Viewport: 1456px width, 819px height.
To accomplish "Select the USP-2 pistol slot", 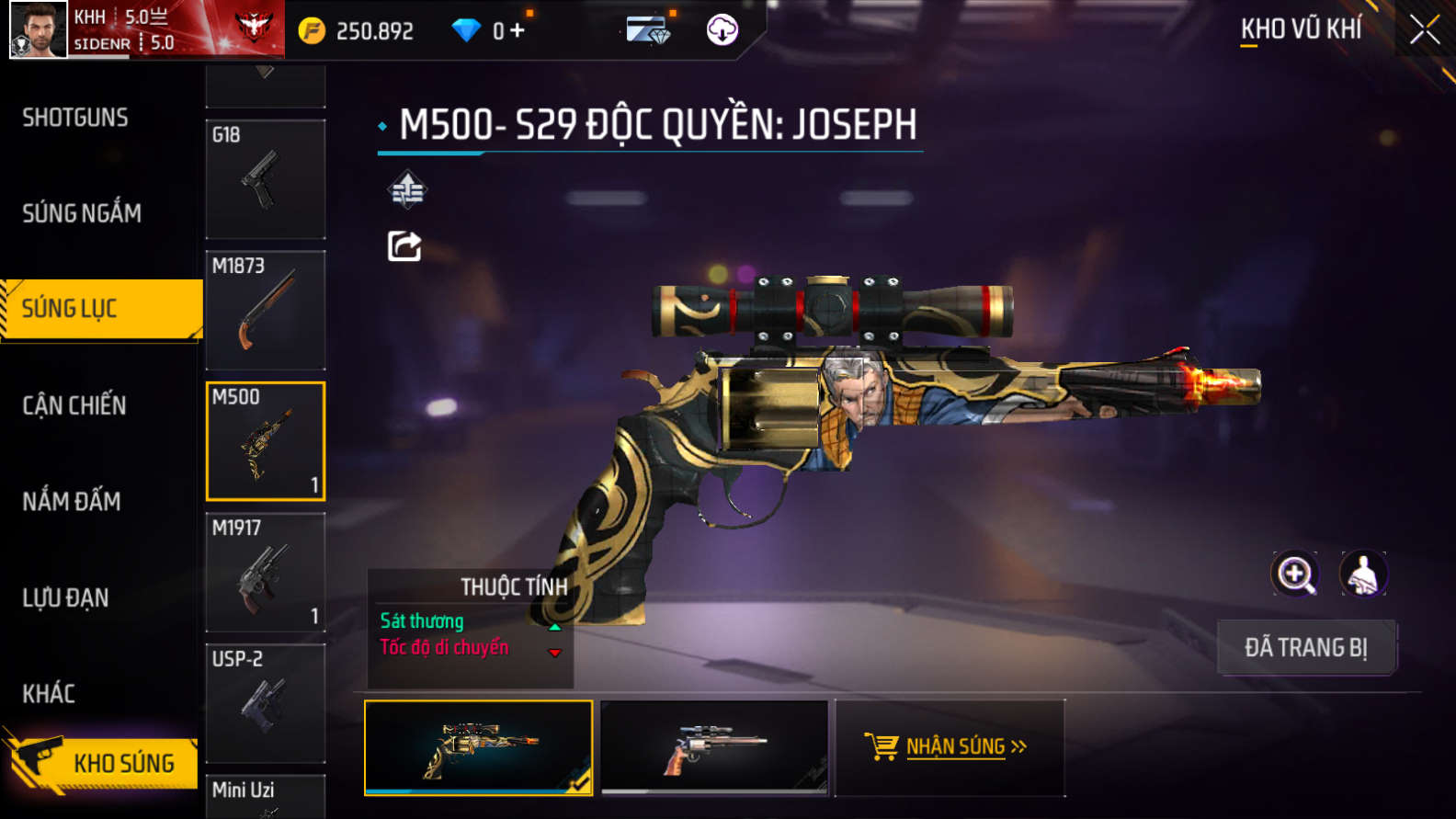I will (x=266, y=703).
